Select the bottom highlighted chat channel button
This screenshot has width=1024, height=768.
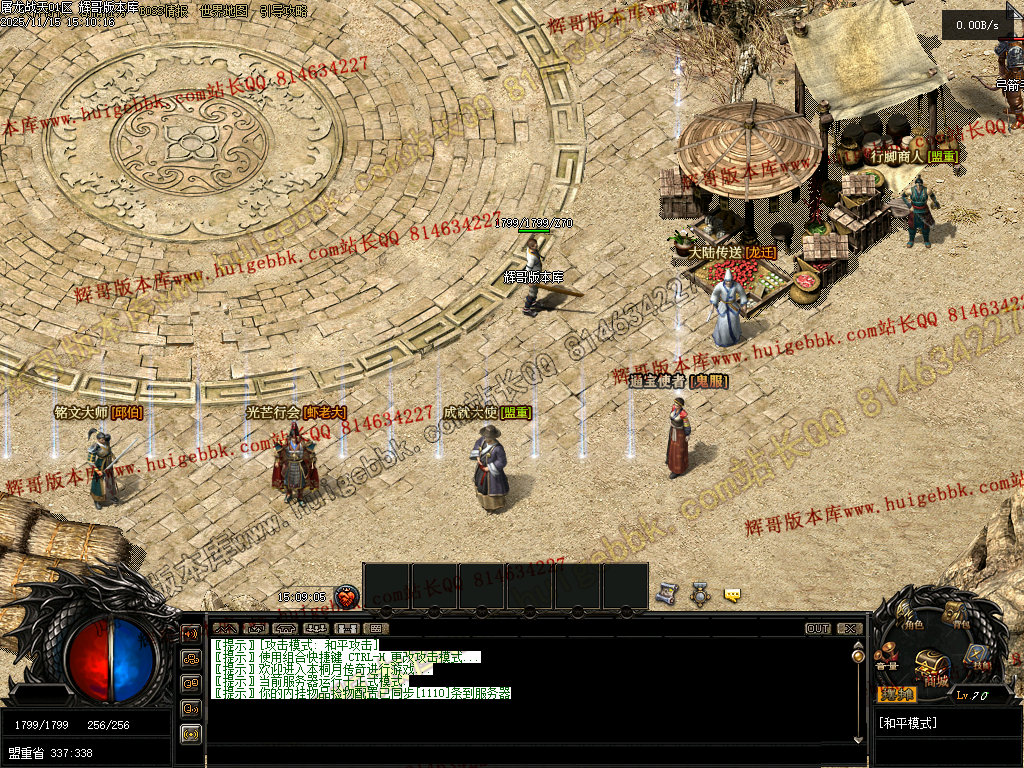[190, 733]
